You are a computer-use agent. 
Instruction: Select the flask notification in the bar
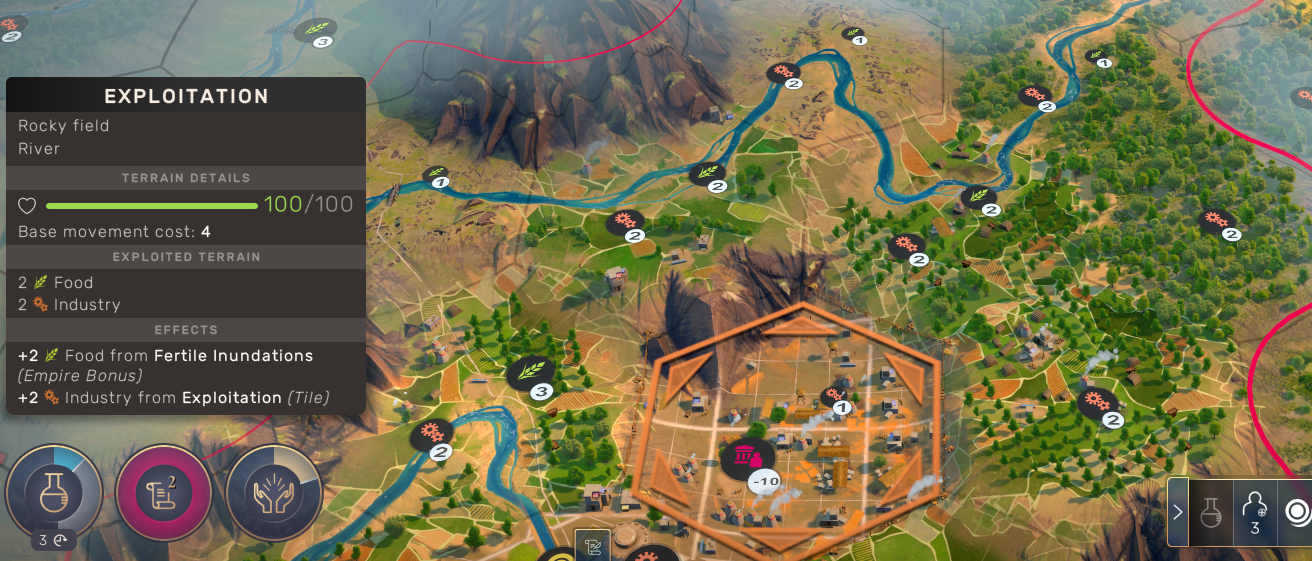tap(1210, 512)
